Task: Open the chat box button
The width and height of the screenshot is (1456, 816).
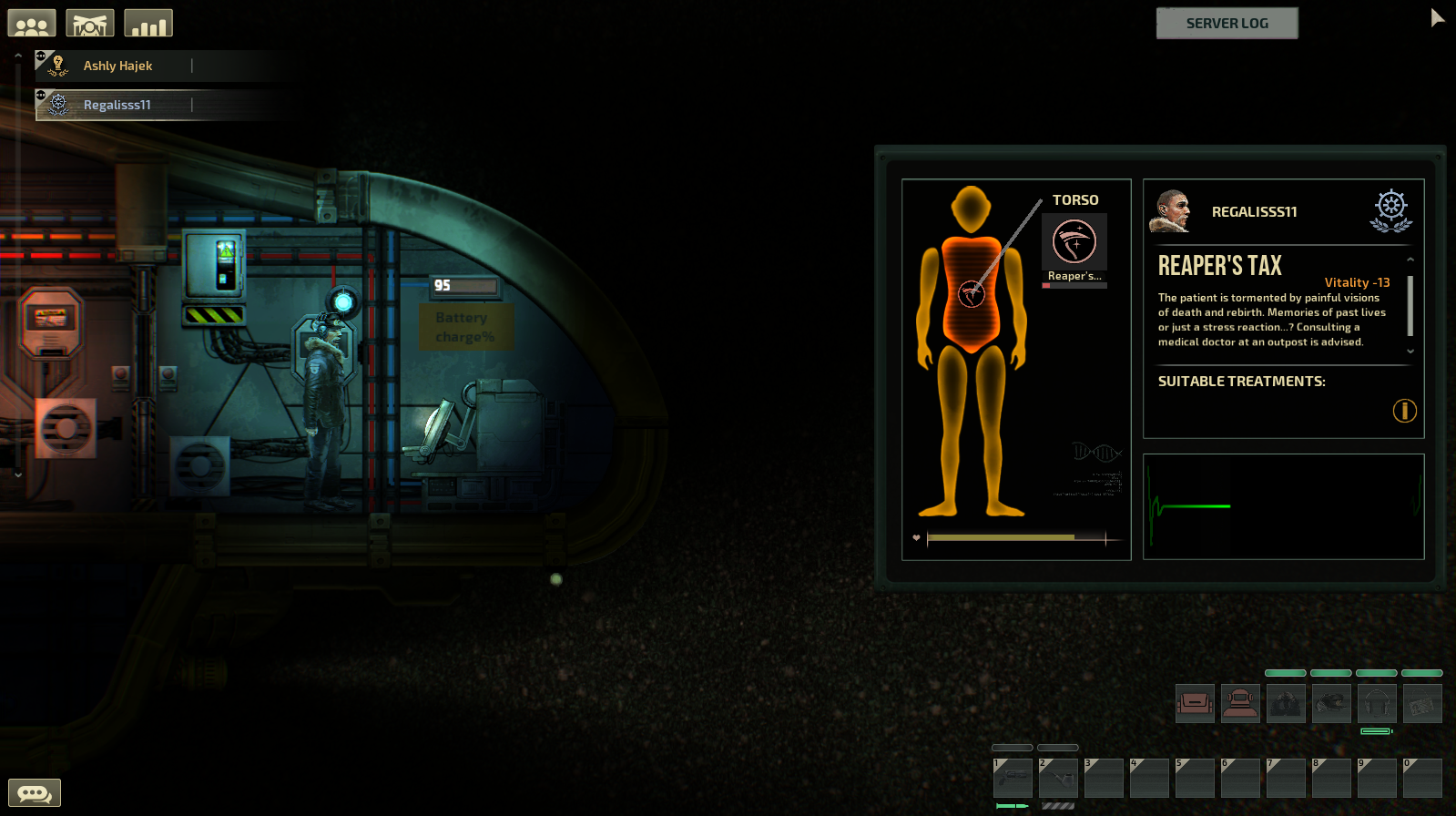Action: [x=35, y=793]
